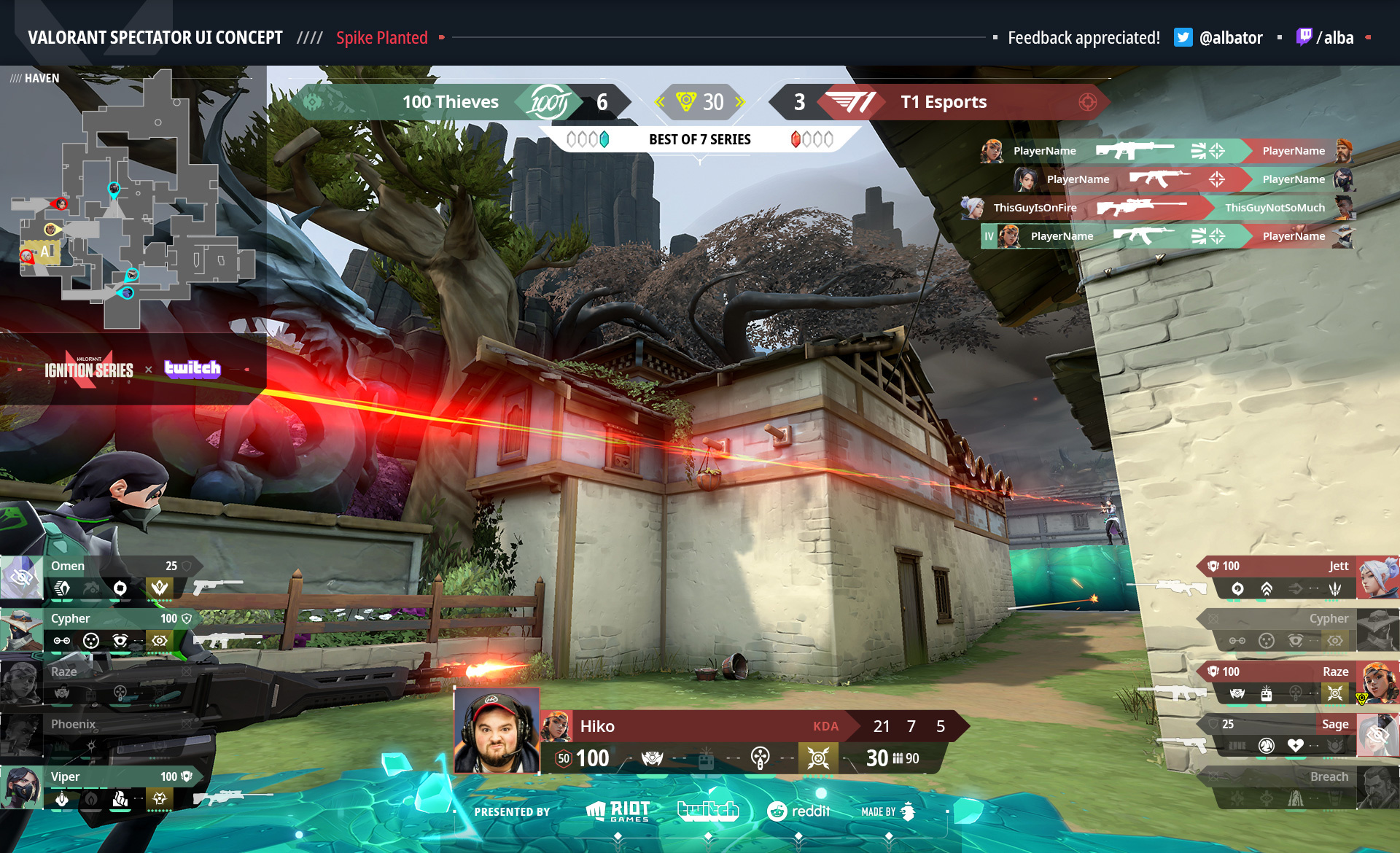The width and height of the screenshot is (1400, 853).
Task: Click the Twitter bird icon in the header
Action: click(x=1183, y=37)
